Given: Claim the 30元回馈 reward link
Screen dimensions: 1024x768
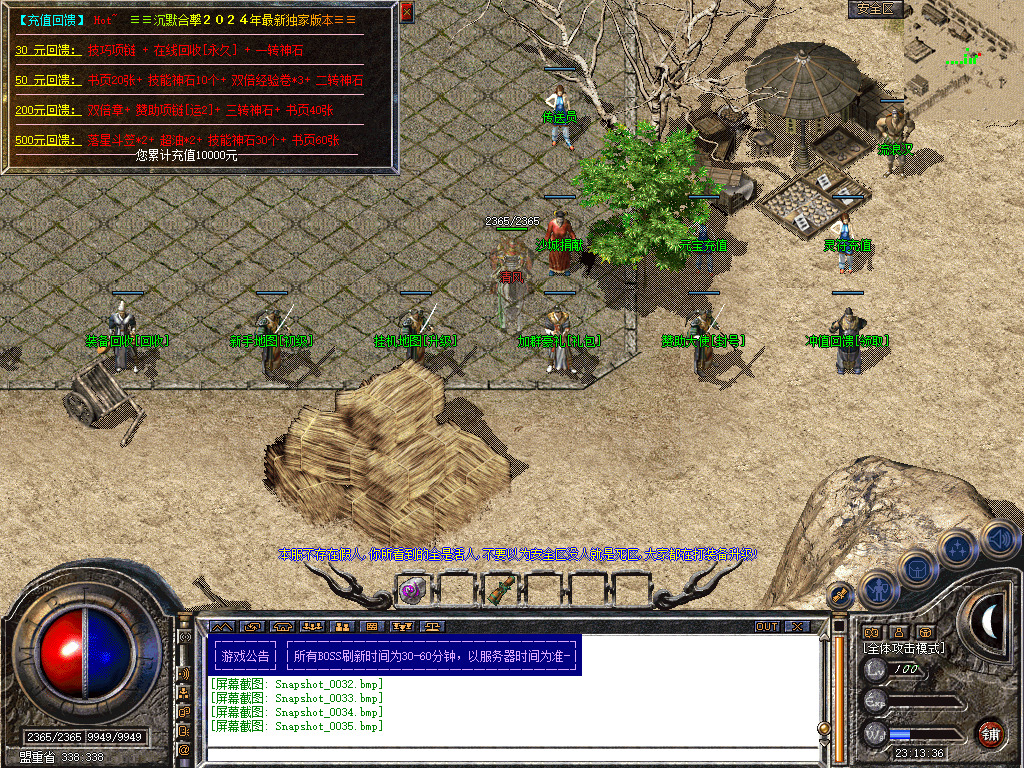Looking at the screenshot, I should click(x=46, y=50).
